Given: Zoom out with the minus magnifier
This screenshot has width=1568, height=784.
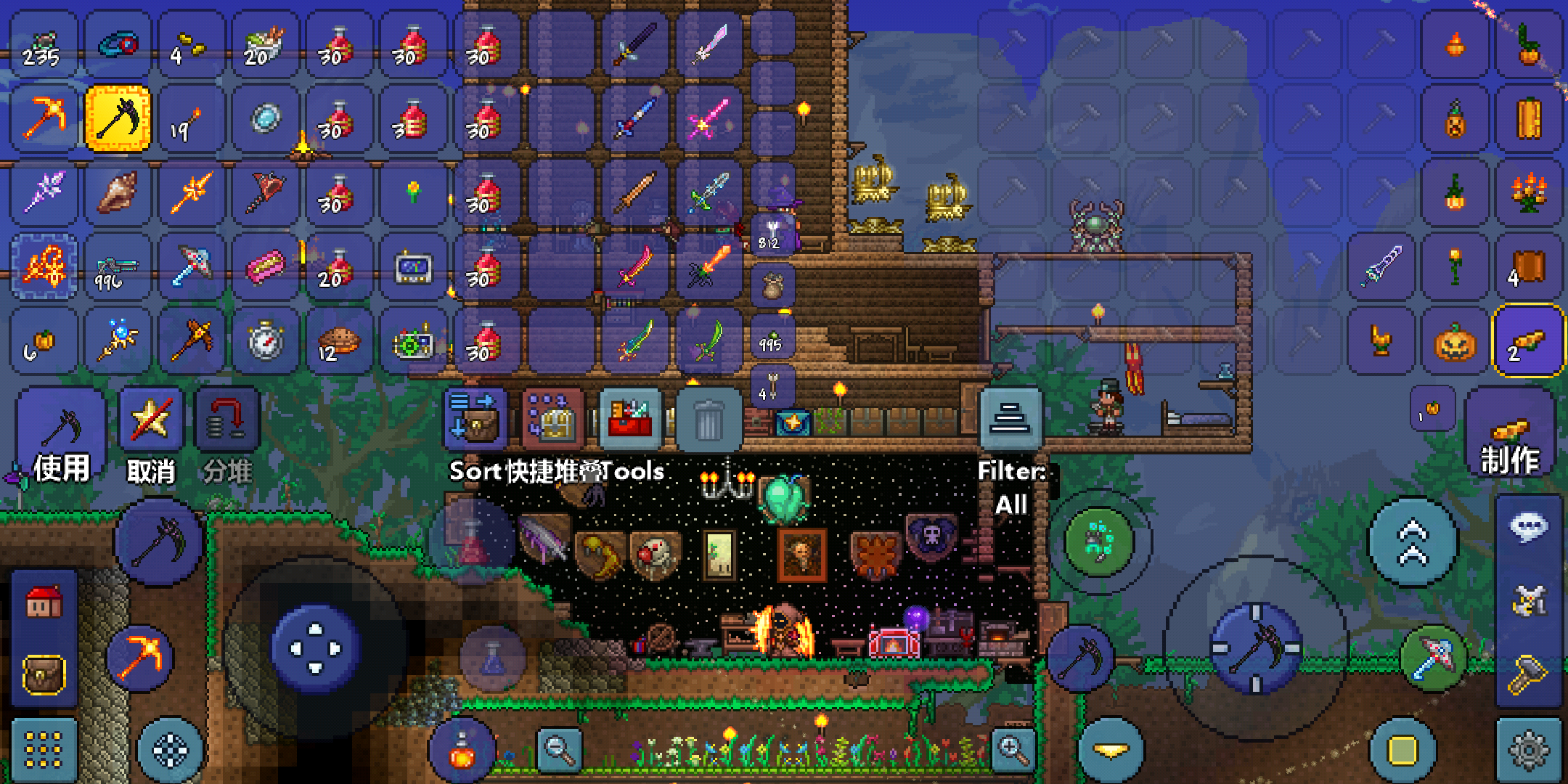Looking at the screenshot, I should [x=559, y=748].
